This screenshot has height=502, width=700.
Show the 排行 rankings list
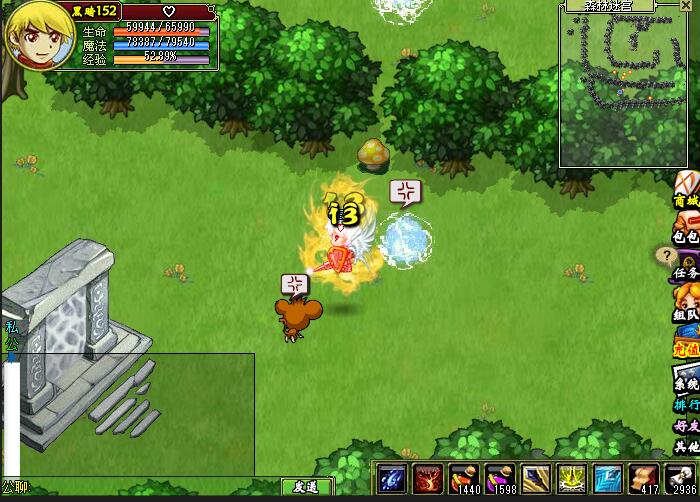(x=685, y=406)
